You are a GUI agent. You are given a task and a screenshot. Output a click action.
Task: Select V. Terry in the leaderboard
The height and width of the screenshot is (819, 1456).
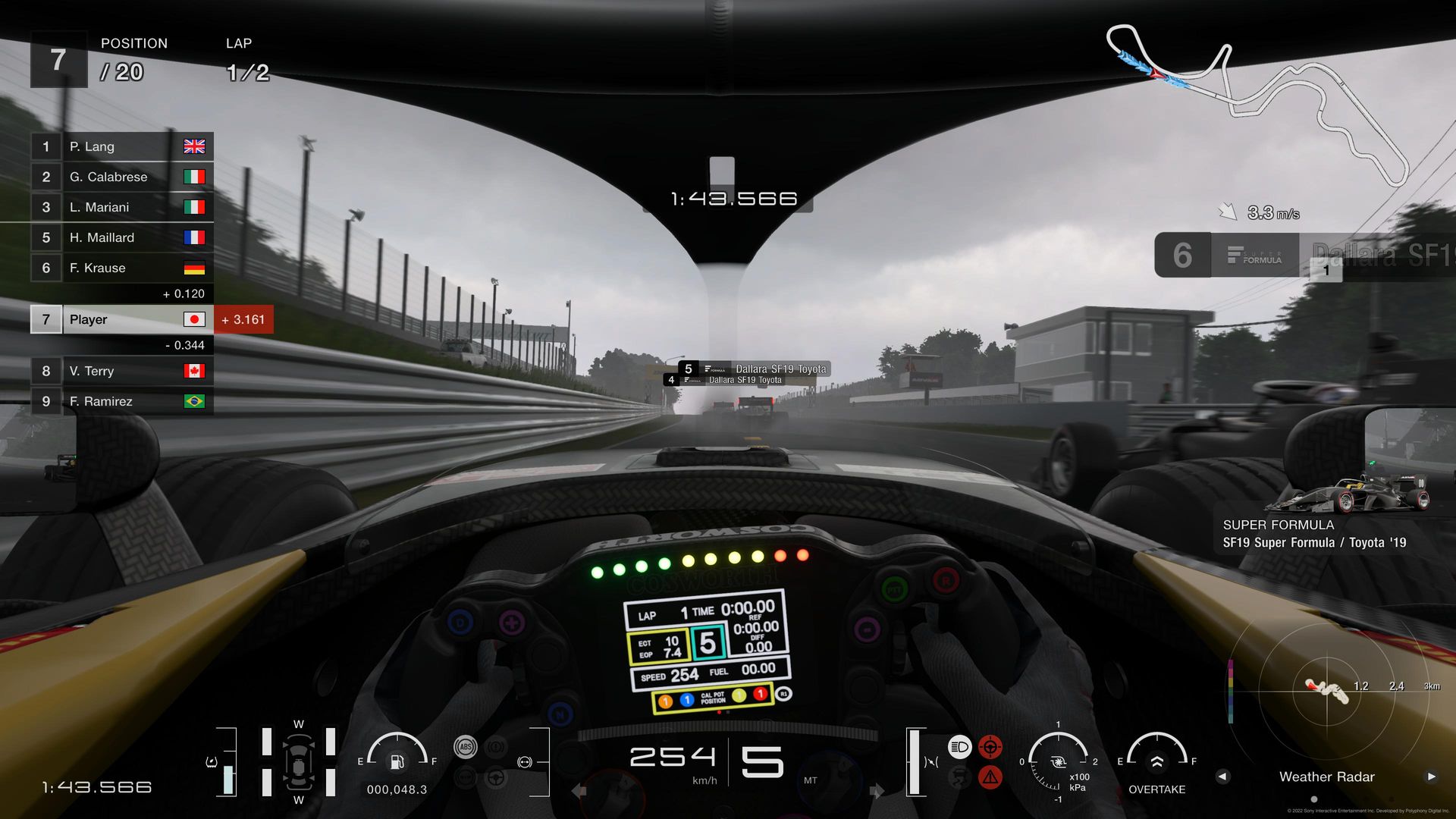point(121,371)
